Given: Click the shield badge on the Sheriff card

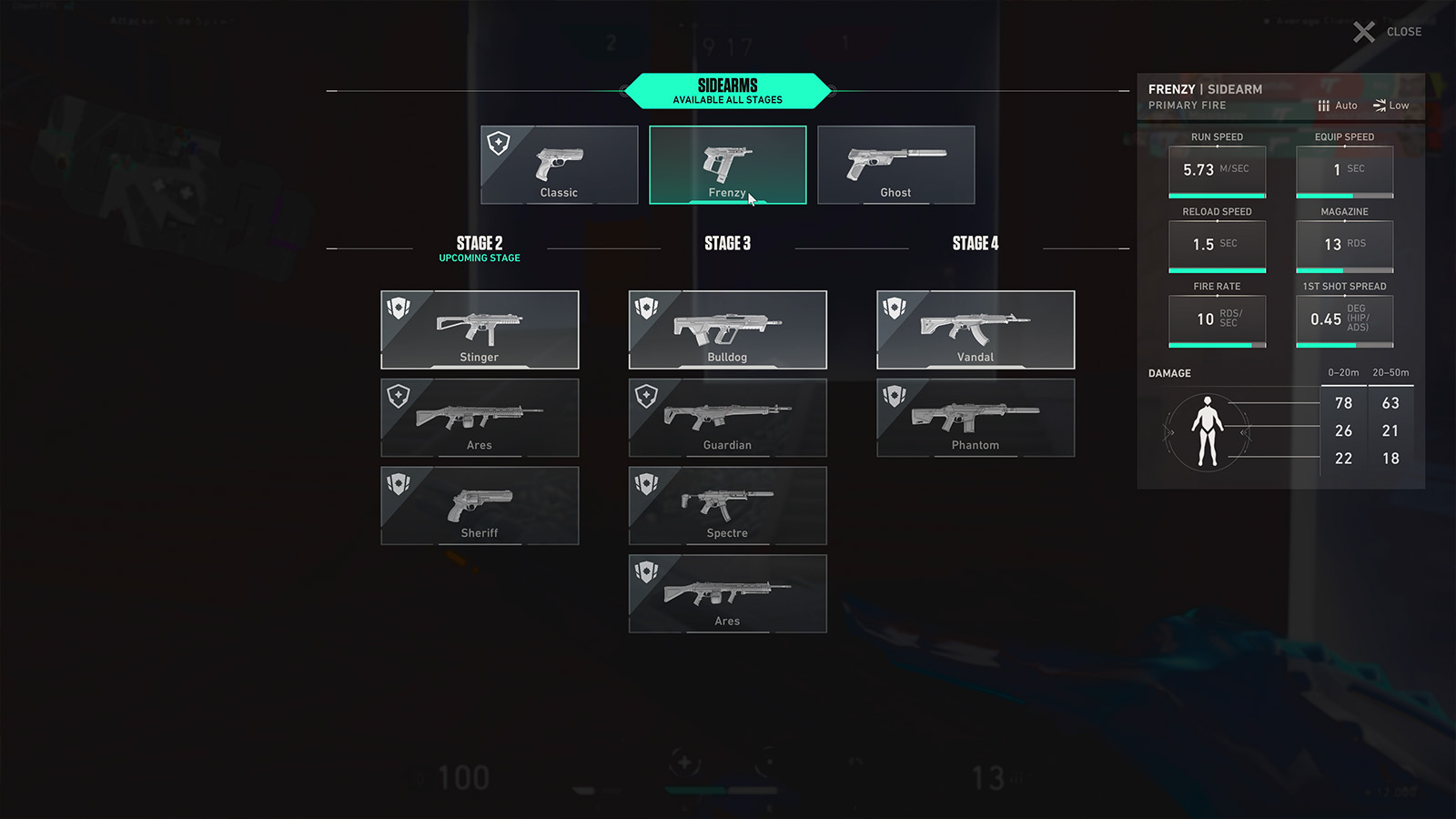Looking at the screenshot, I should point(398,484).
